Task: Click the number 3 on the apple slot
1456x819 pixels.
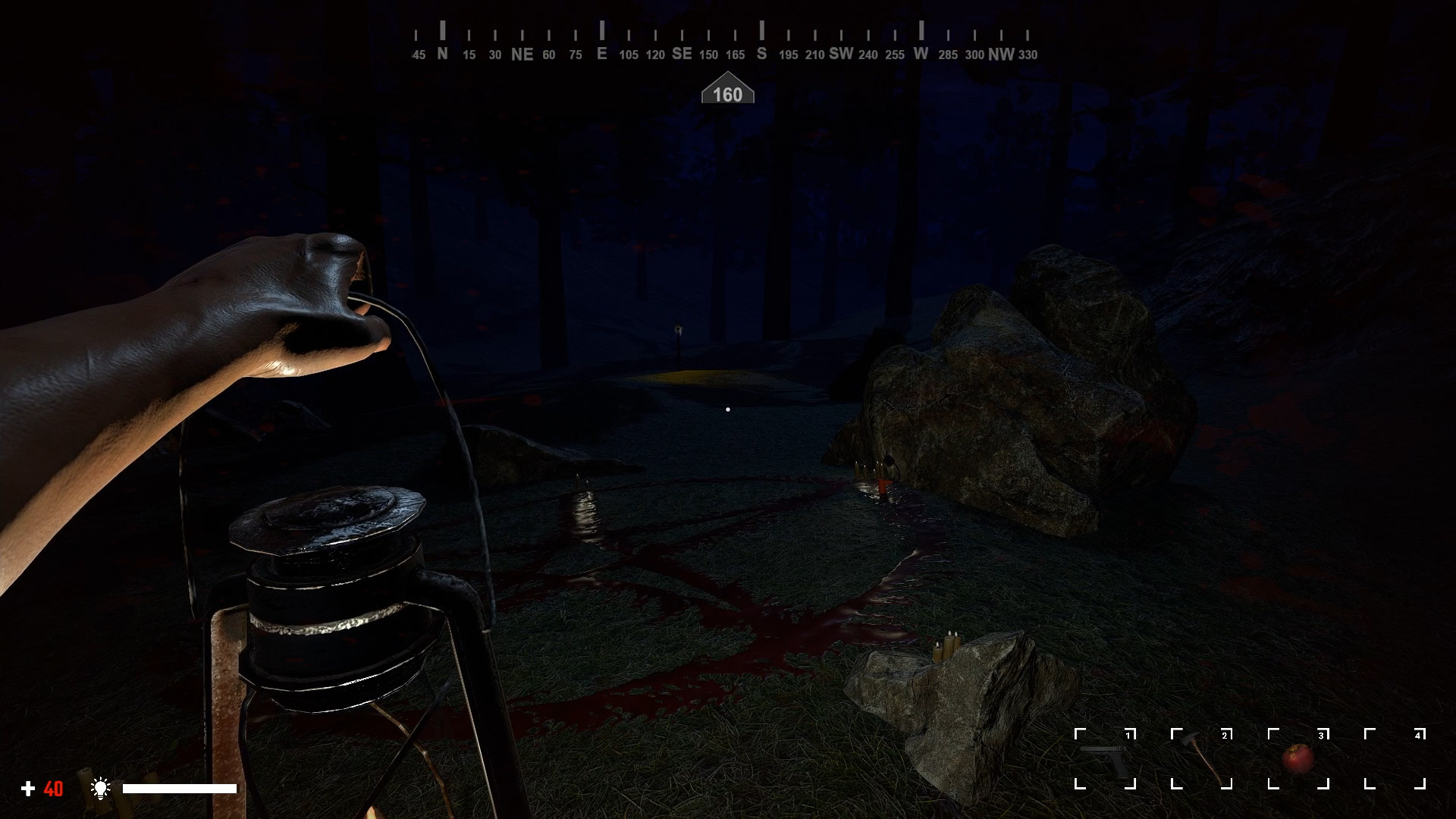Action: [x=1322, y=734]
